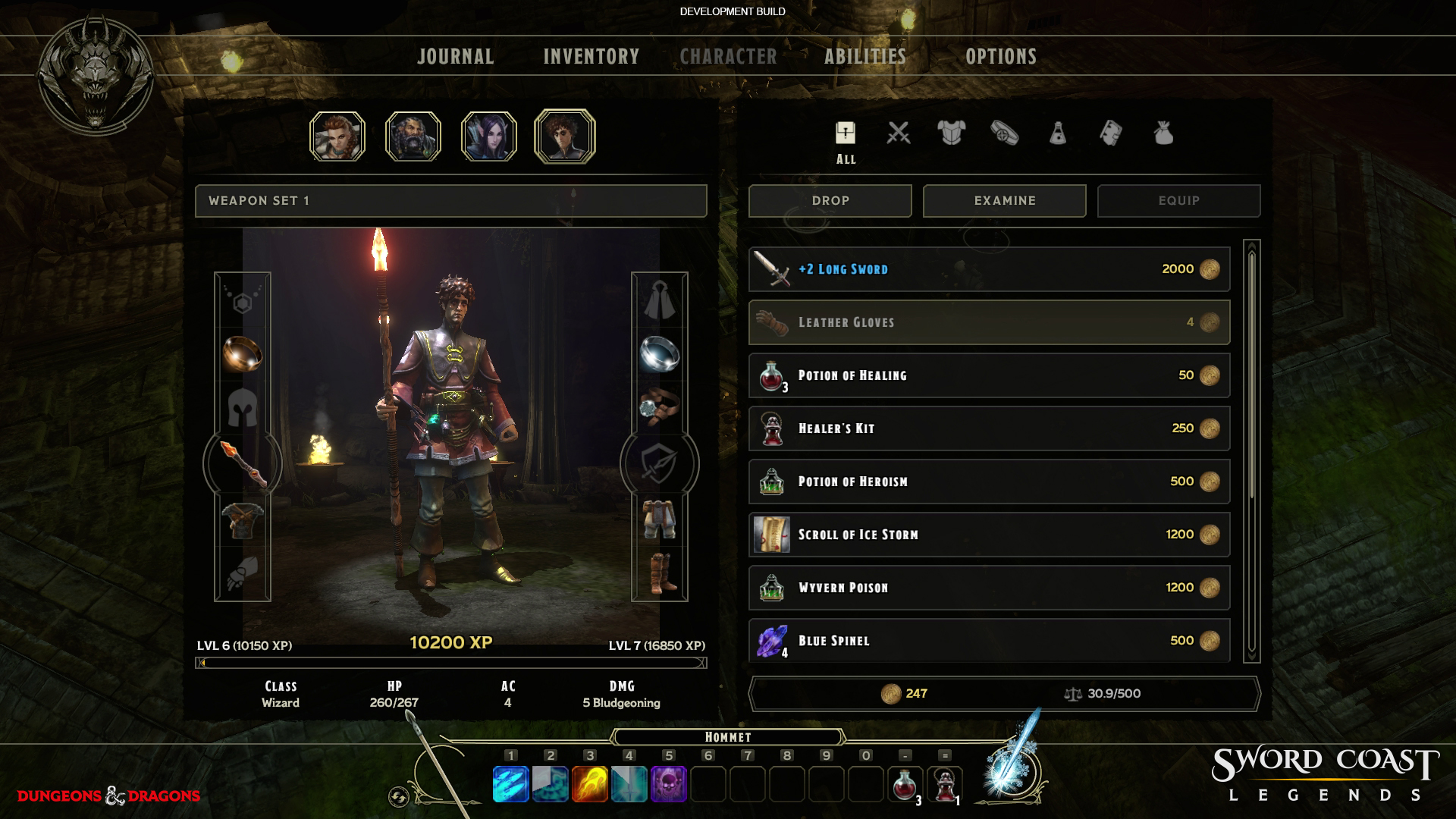The width and height of the screenshot is (1456, 819).
Task: Open the Options menu
Action: 1000,57
